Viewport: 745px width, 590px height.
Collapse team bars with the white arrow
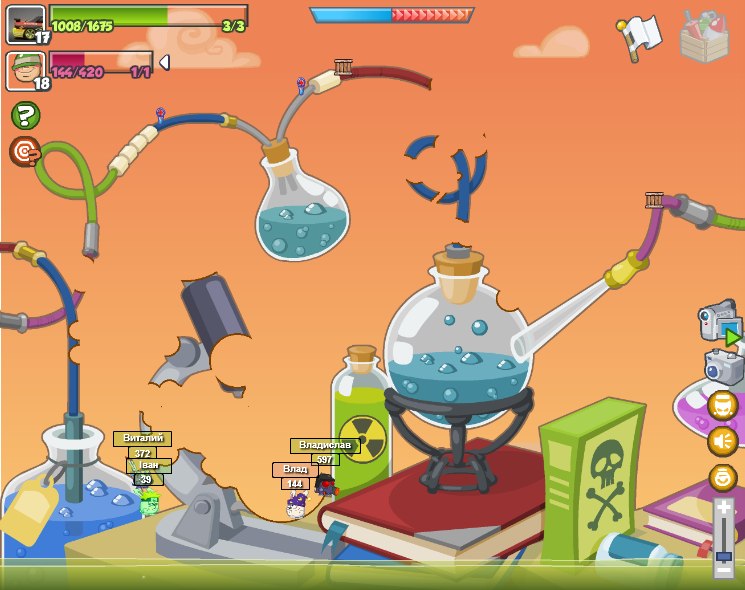(x=164, y=63)
